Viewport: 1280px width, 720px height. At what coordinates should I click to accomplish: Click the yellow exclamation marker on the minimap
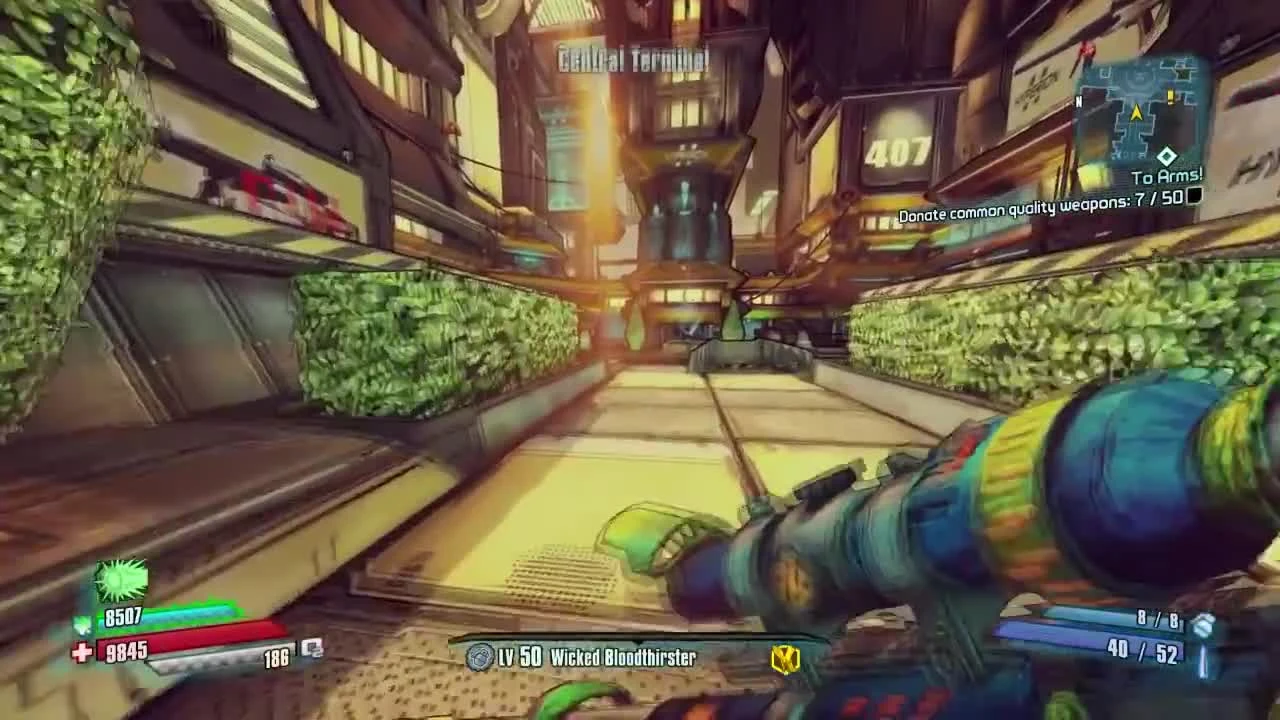click(1171, 96)
